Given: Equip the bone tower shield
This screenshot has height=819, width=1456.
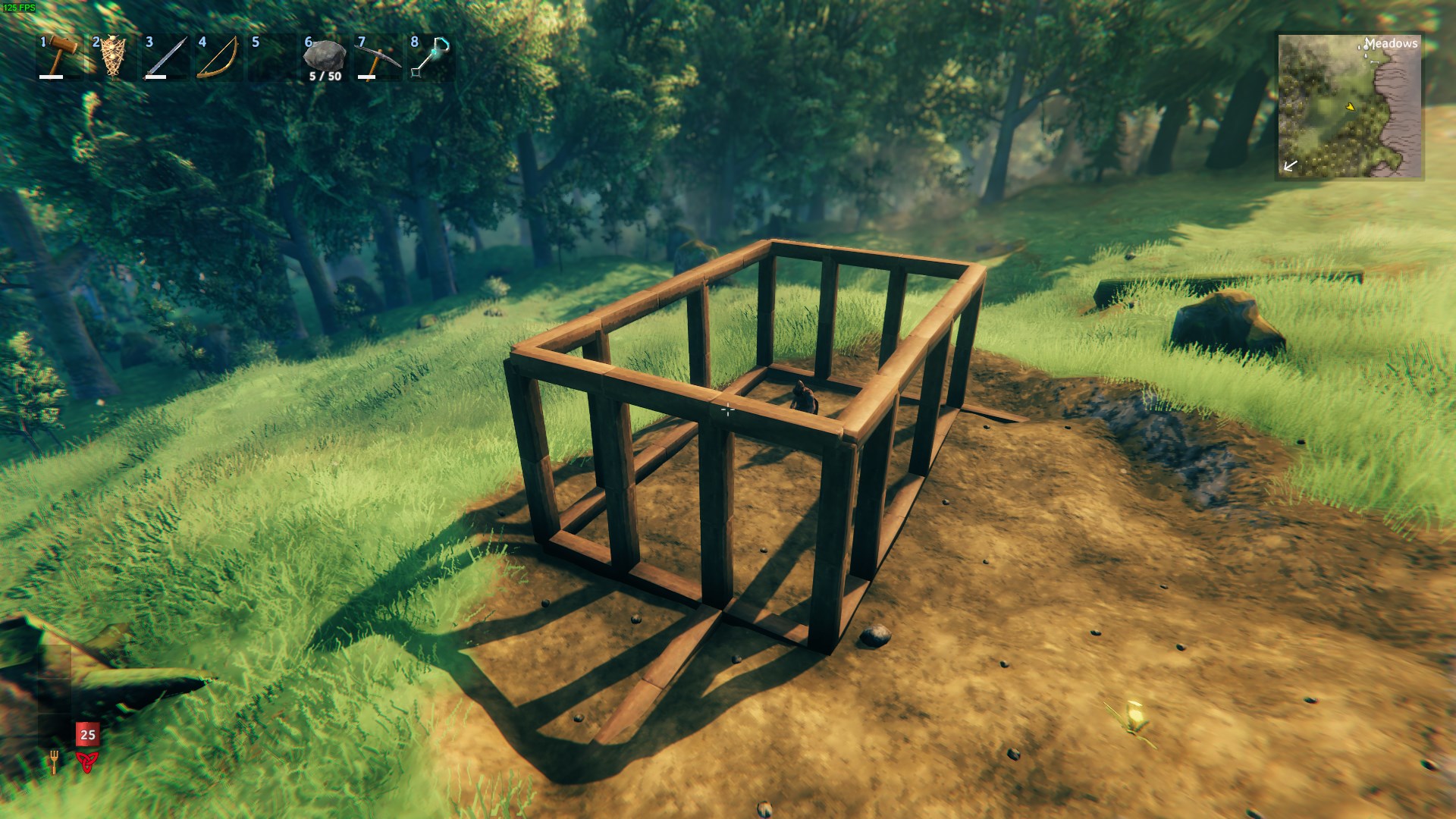Looking at the screenshot, I should 114,56.
